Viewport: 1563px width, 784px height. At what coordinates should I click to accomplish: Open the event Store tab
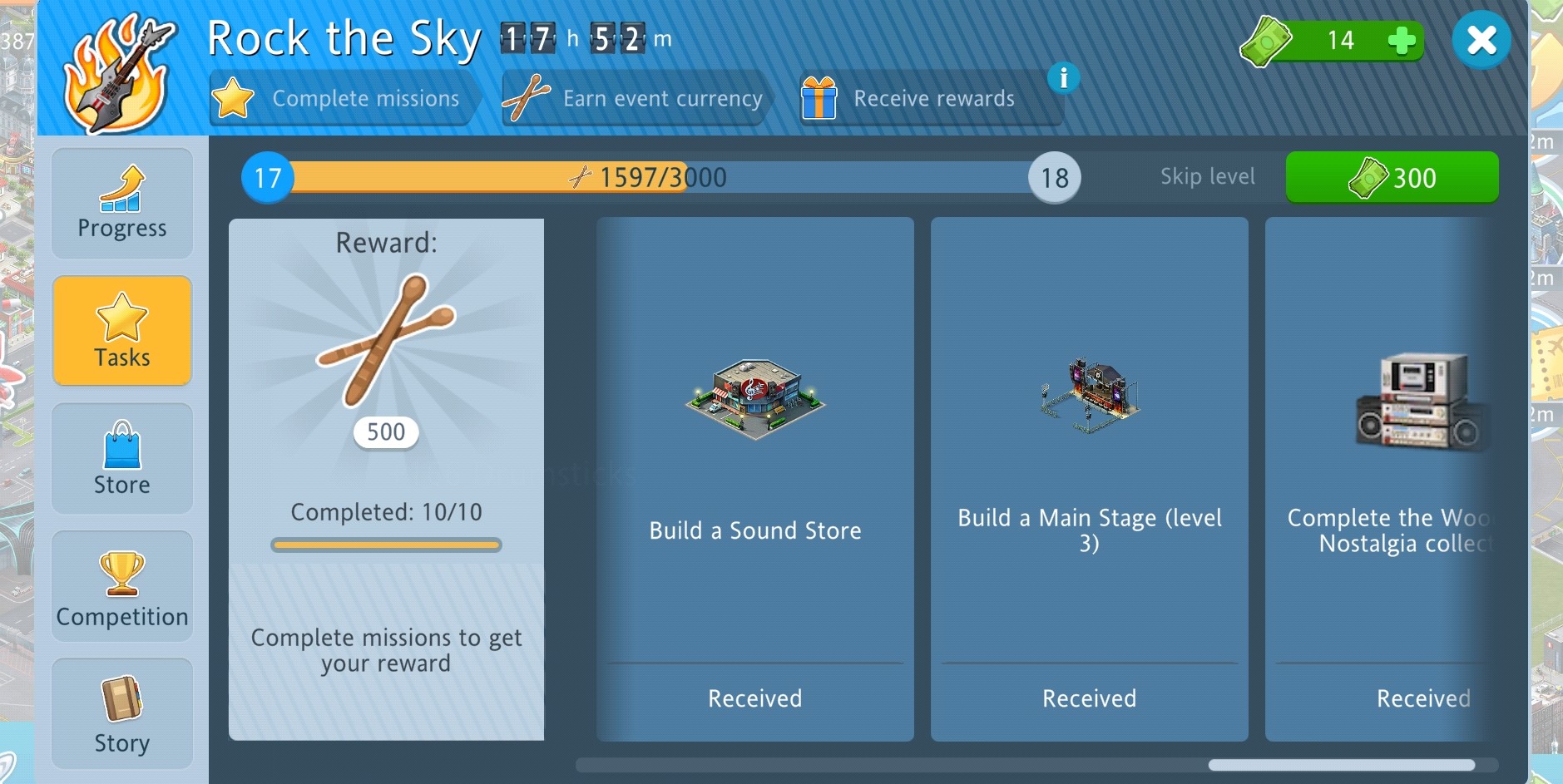tap(122, 458)
